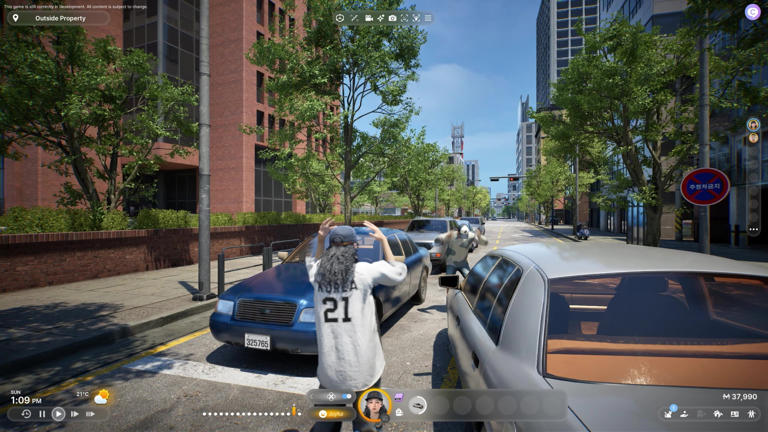Click the orange mood status button
768x432 pixels.
(x=333, y=413)
